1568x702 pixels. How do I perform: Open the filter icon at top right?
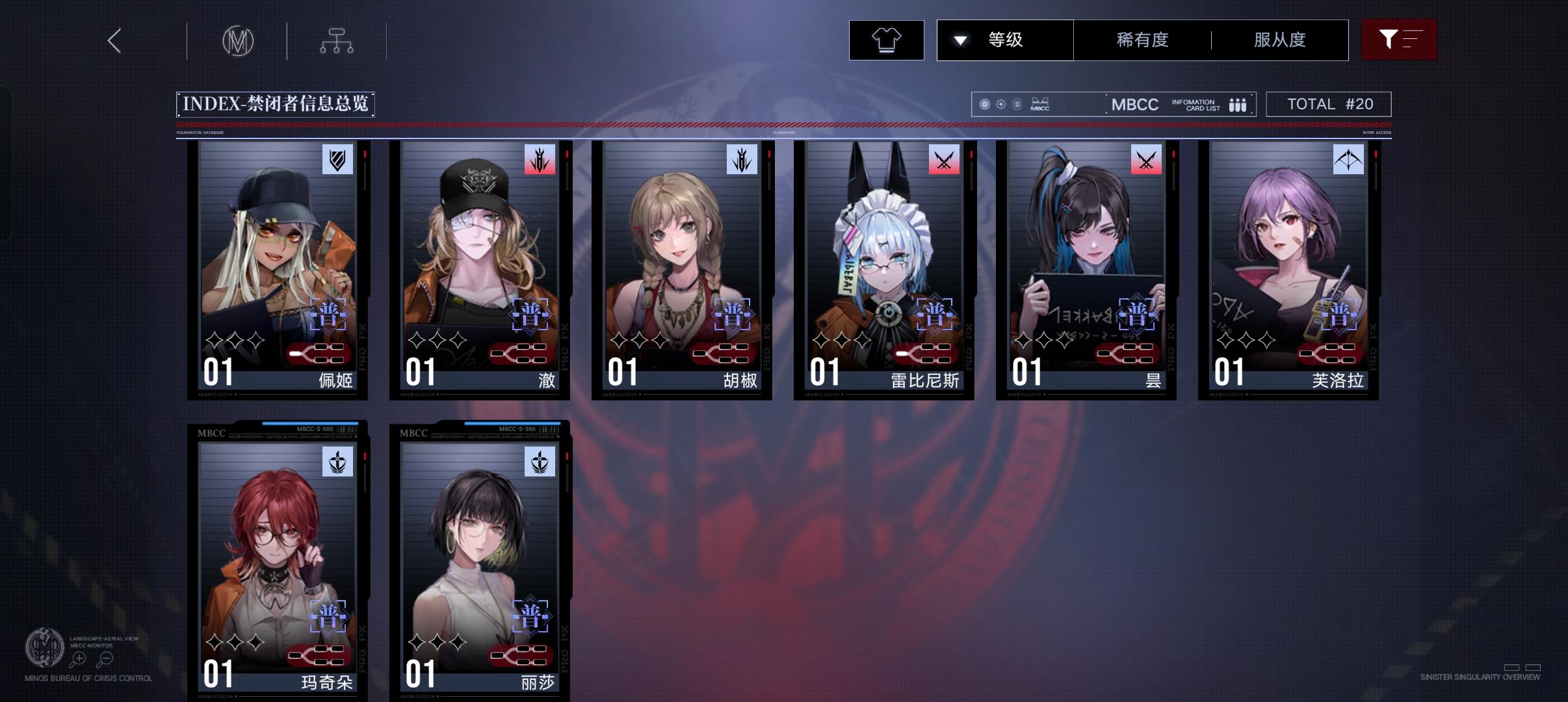(1399, 40)
